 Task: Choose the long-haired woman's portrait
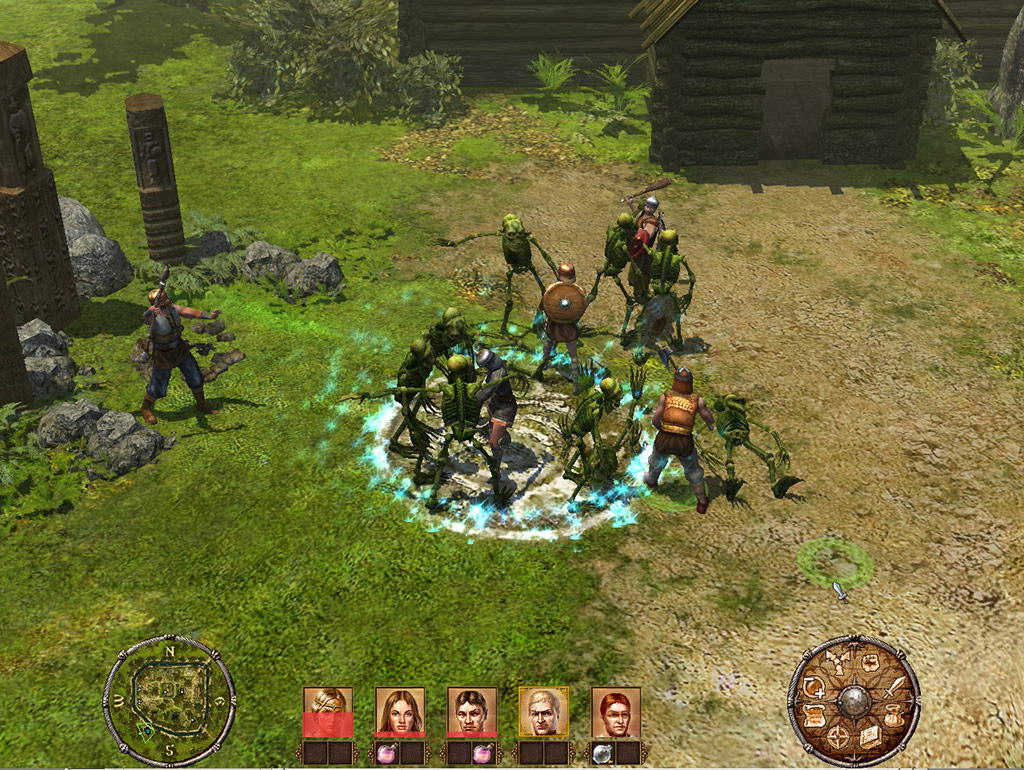coord(400,710)
